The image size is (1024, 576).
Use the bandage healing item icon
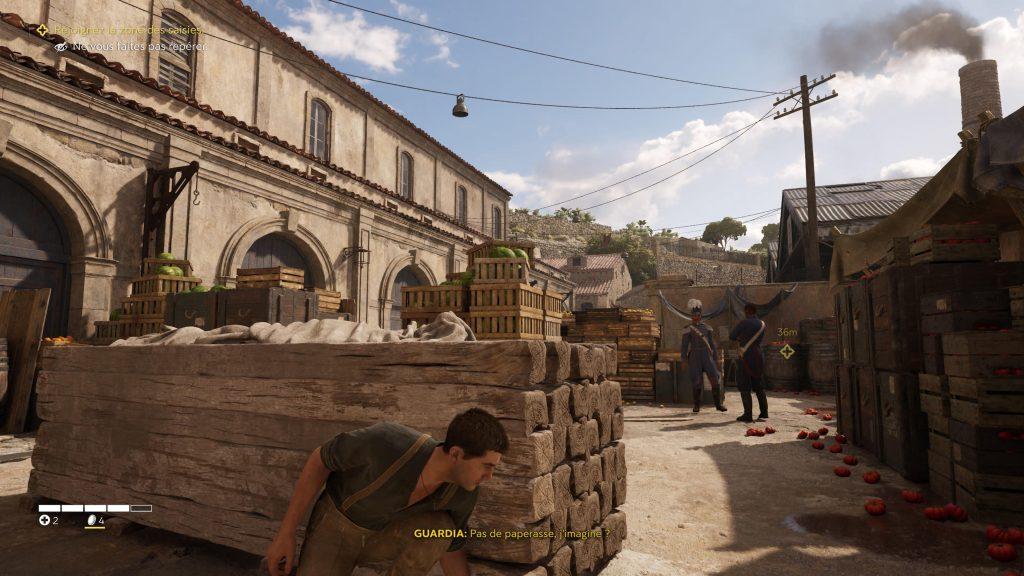tap(44, 520)
